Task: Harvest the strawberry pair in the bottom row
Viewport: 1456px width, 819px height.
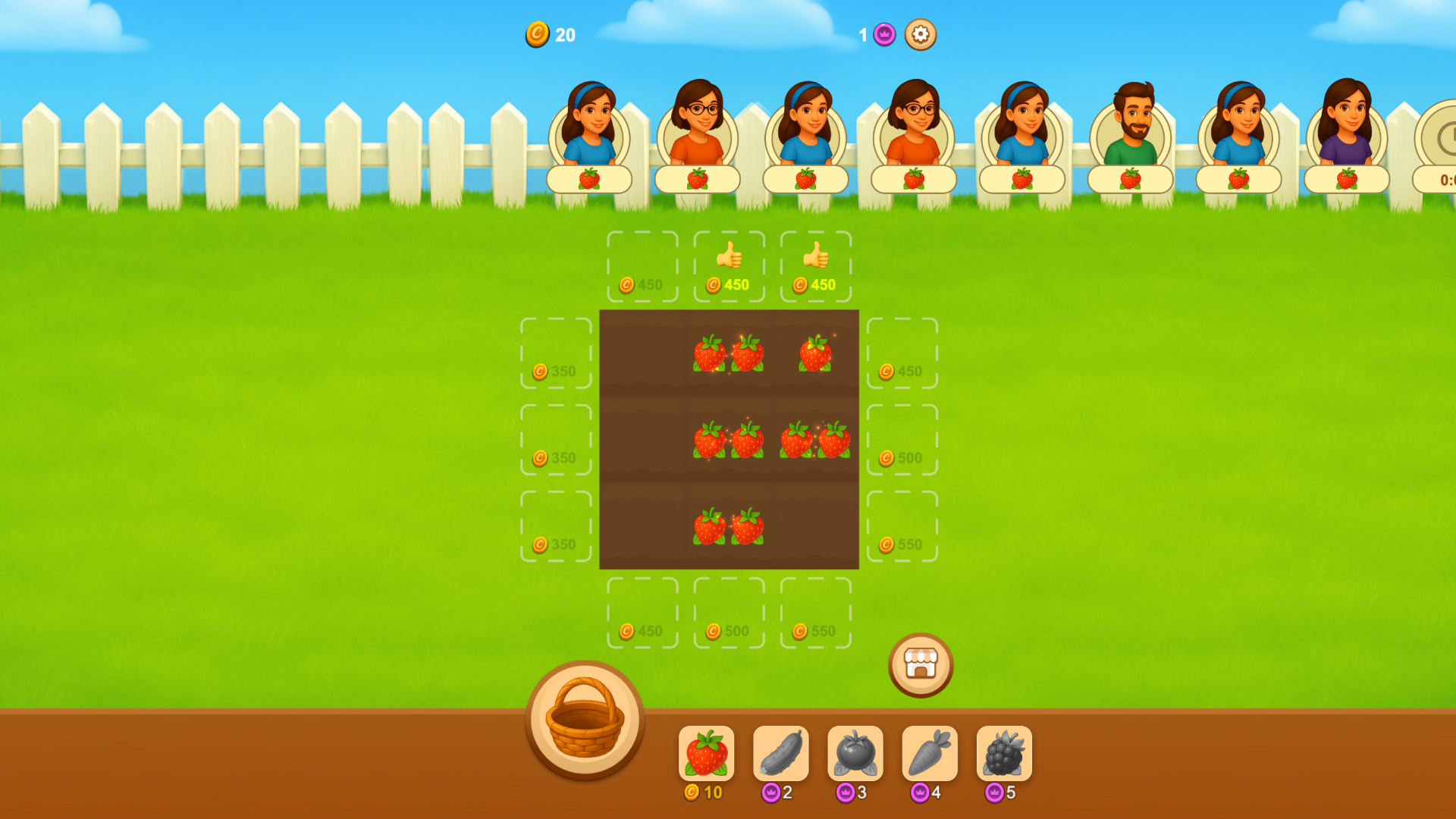Action: [726, 527]
